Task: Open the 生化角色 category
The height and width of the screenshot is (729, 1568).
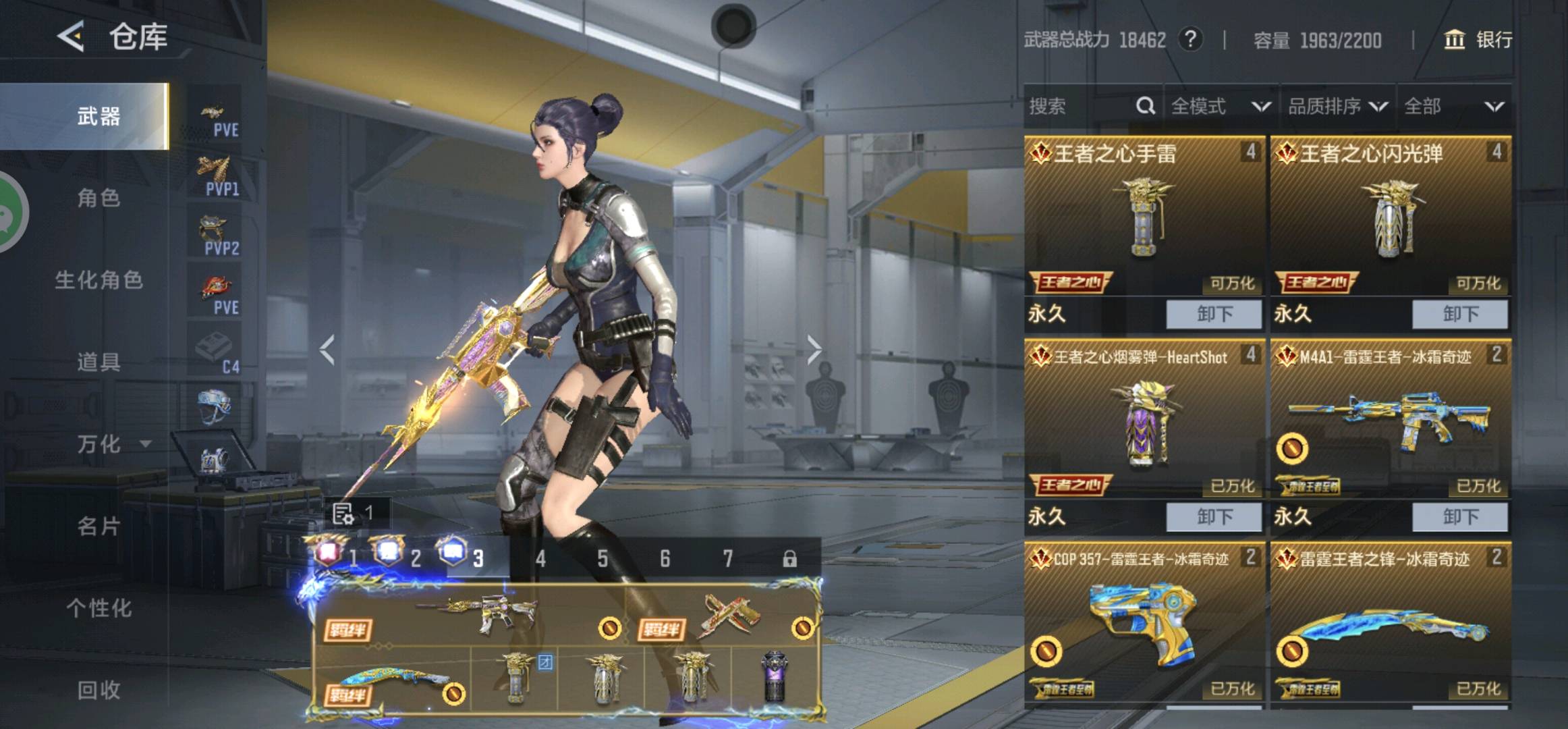Action: coord(99,279)
